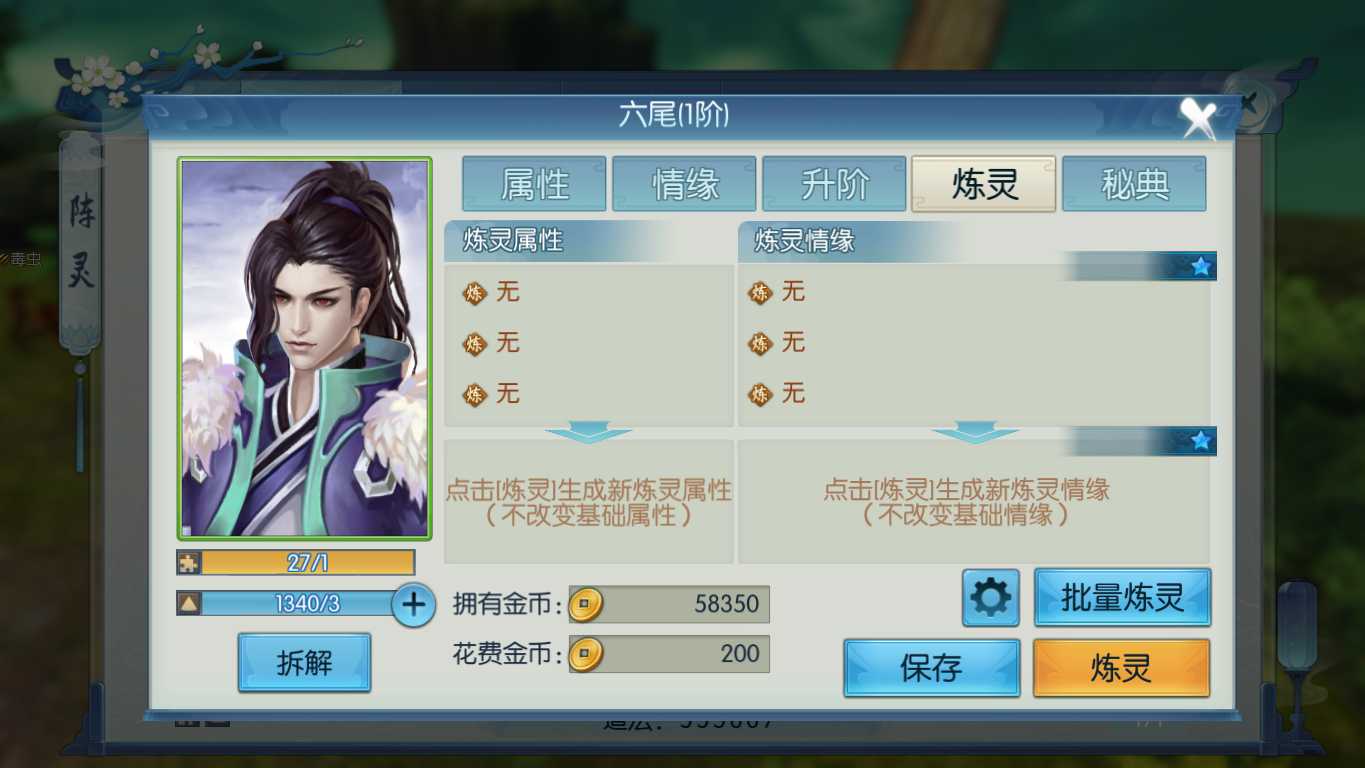This screenshot has height=768, width=1365.
Task: Open the settings gear icon
Action: coord(989,598)
